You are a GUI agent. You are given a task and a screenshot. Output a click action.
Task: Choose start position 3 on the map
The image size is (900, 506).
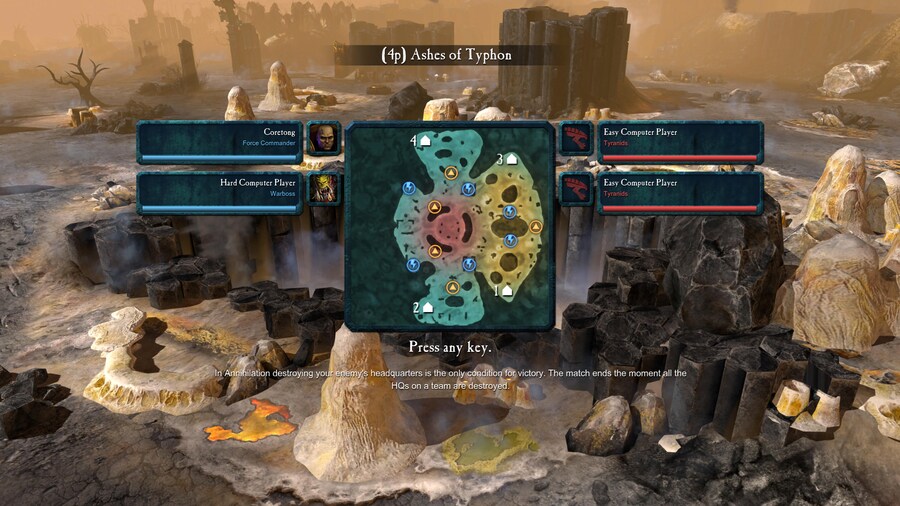coord(511,158)
